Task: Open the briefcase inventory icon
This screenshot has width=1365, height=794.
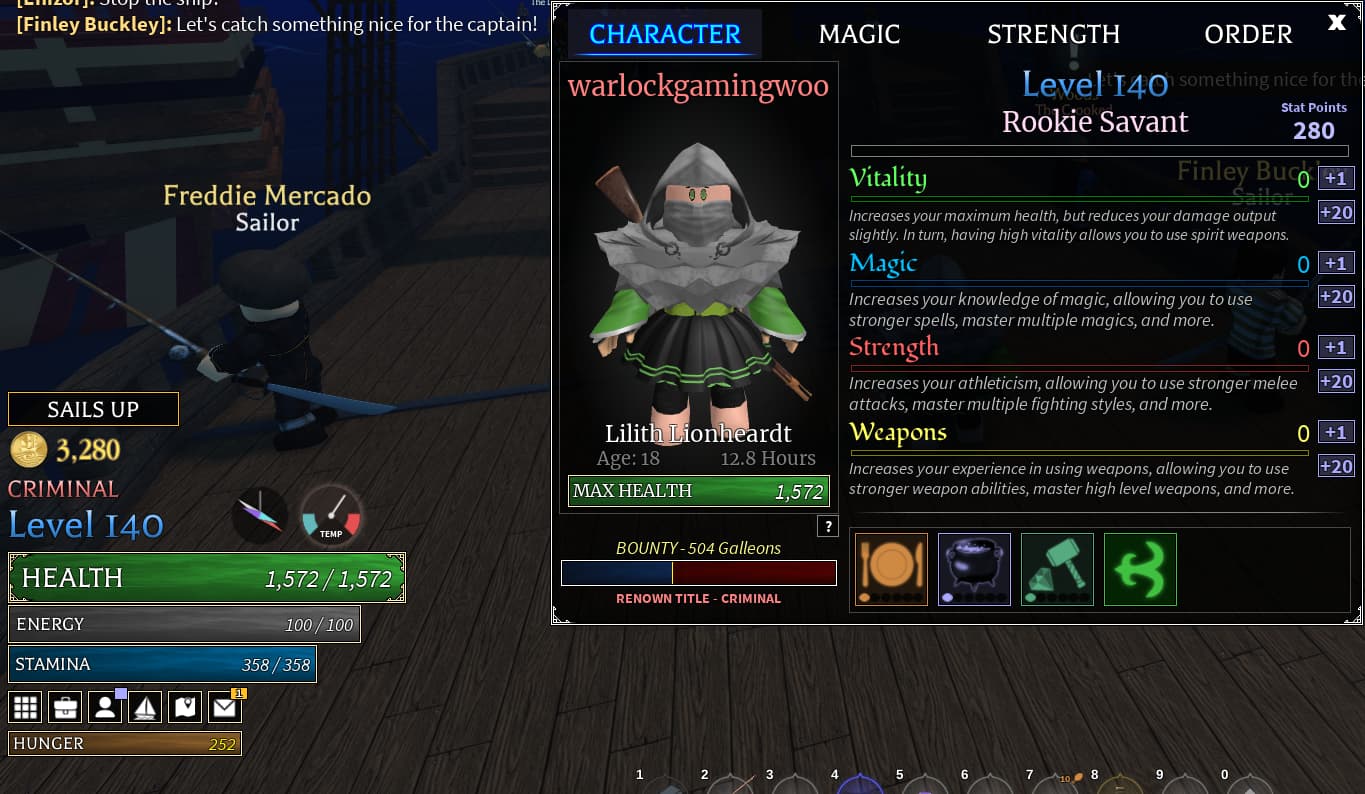Action: (66, 708)
